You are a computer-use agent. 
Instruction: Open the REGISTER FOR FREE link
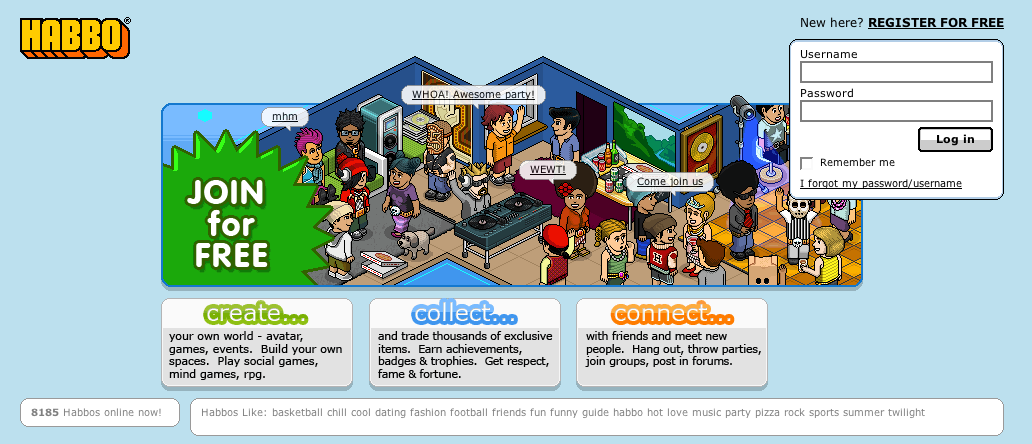[936, 22]
